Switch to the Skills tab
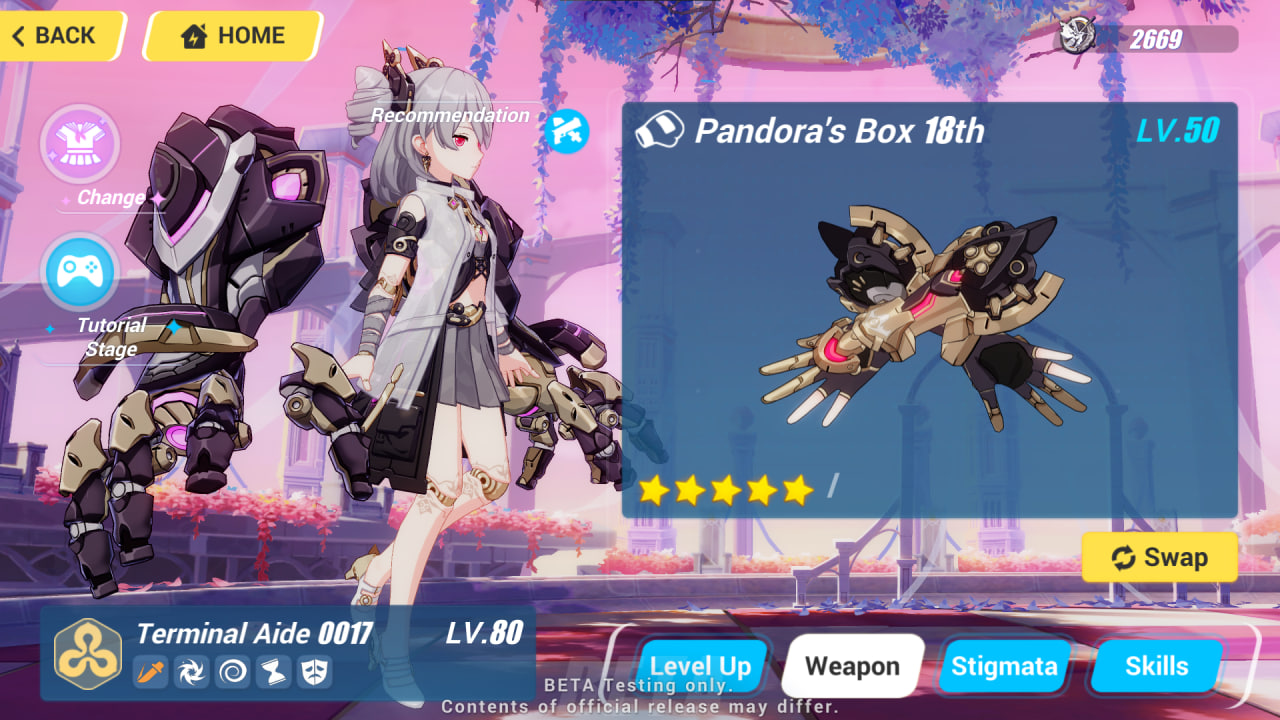This screenshot has height=720, width=1280. click(x=1155, y=665)
